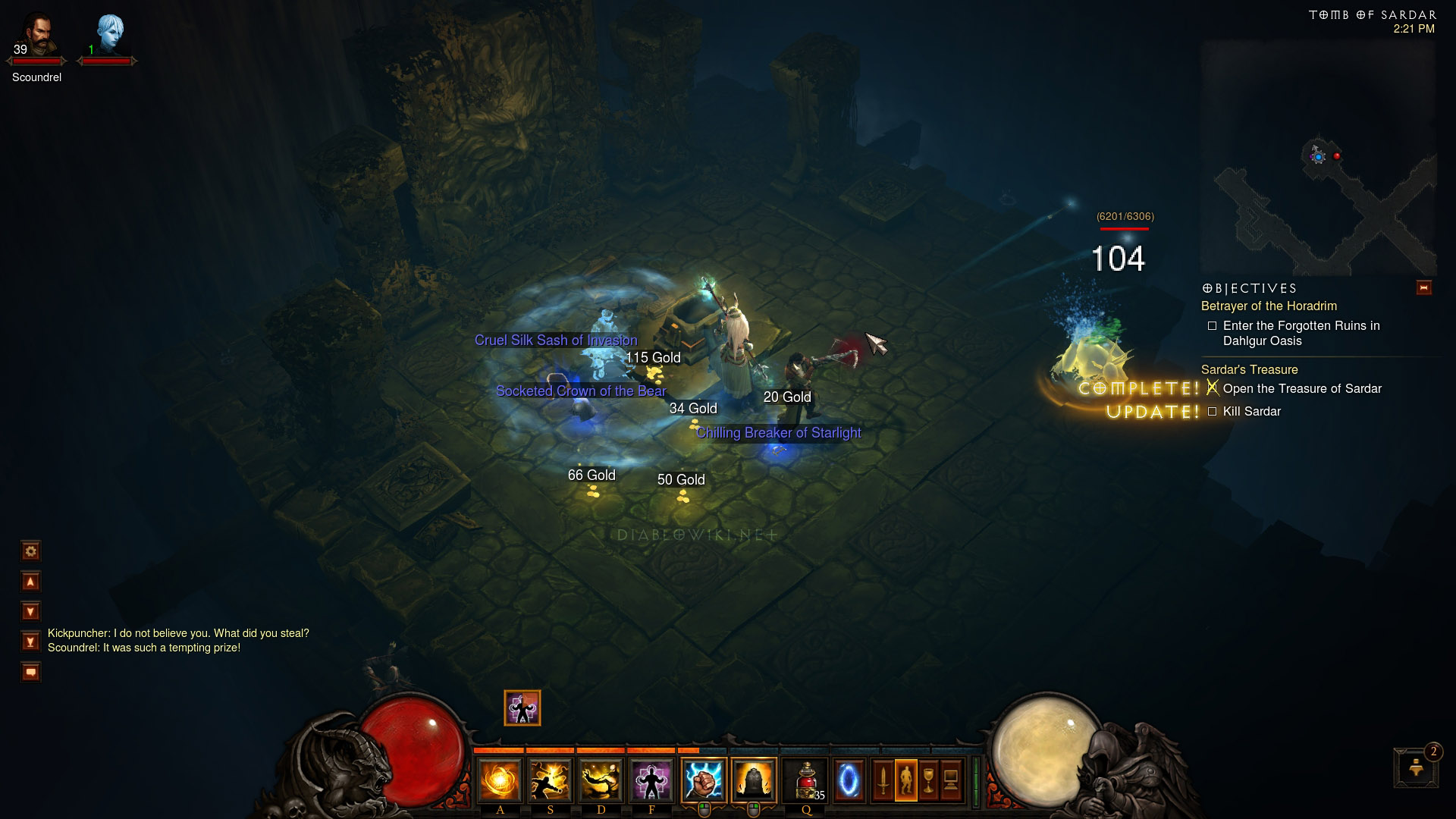The image size is (1456, 819).
Task: Open the blue town portal
Action: pos(849,780)
